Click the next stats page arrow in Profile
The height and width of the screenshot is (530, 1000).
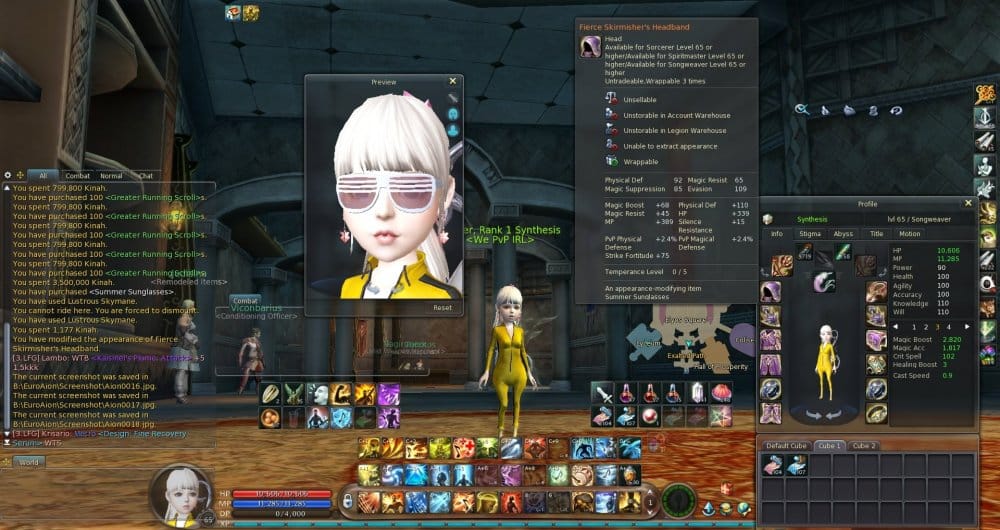[x=968, y=326]
